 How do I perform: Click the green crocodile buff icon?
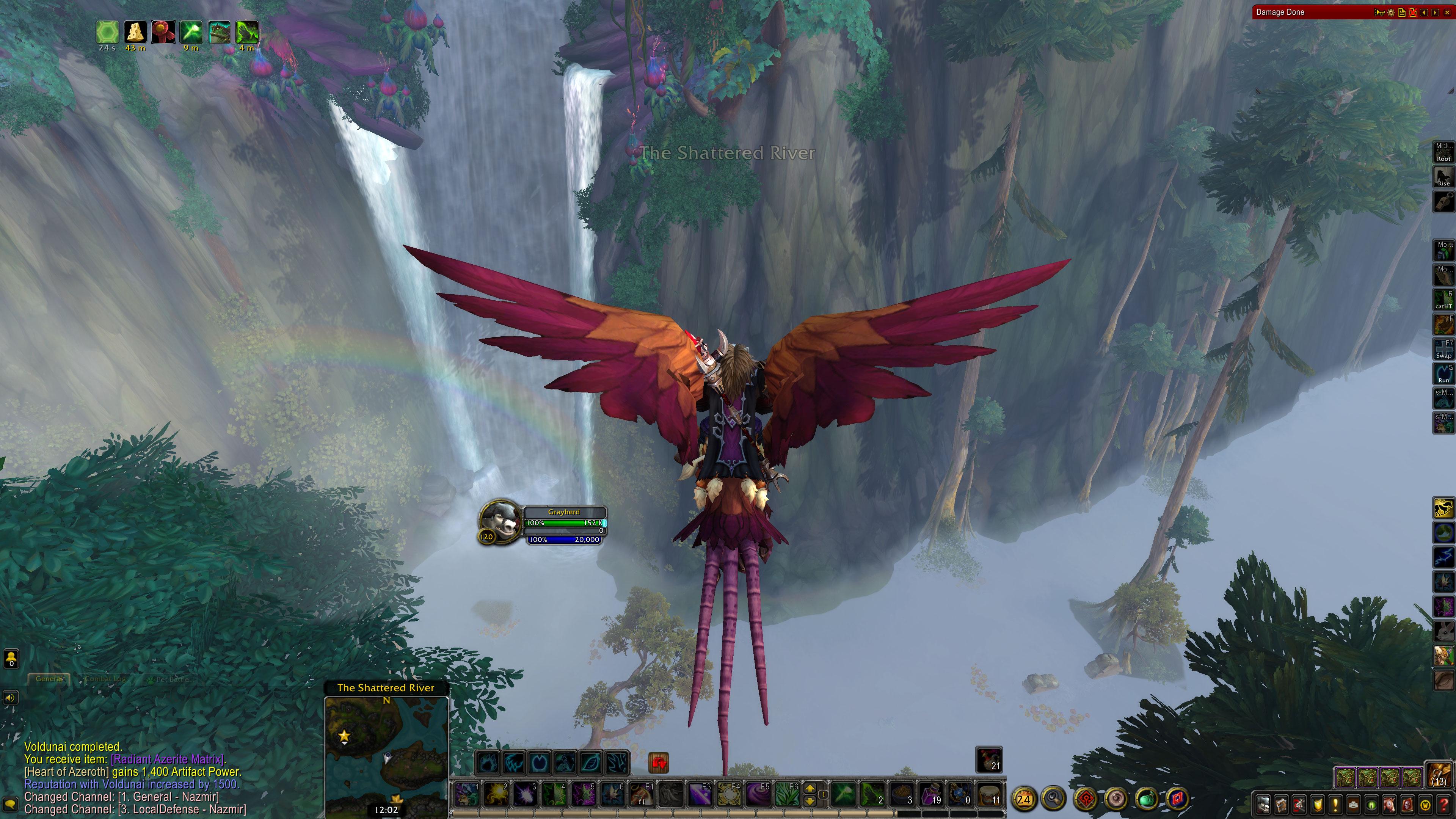[219, 32]
